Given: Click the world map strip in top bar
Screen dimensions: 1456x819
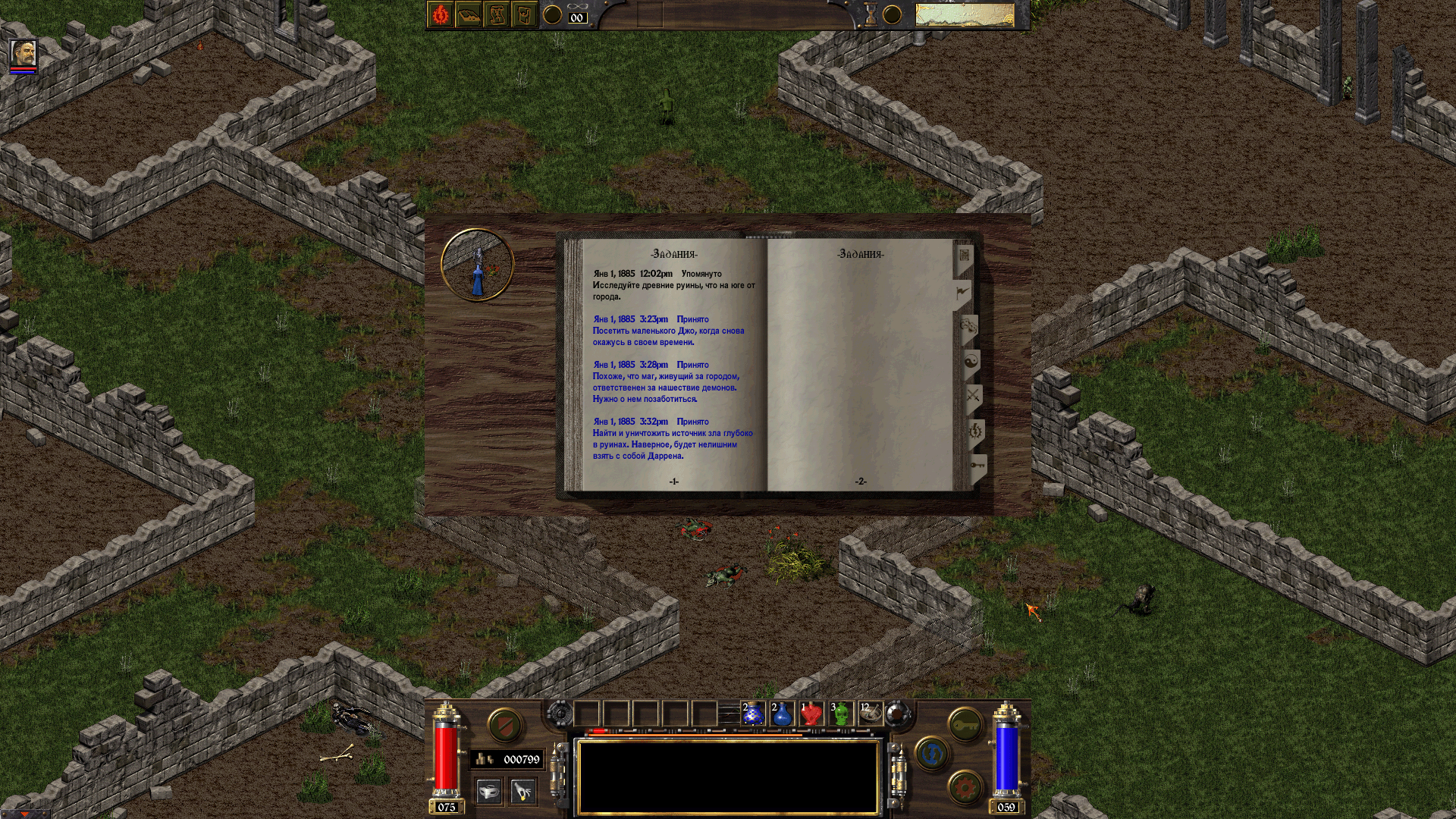Looking at the screenshot, I should 964,15.
